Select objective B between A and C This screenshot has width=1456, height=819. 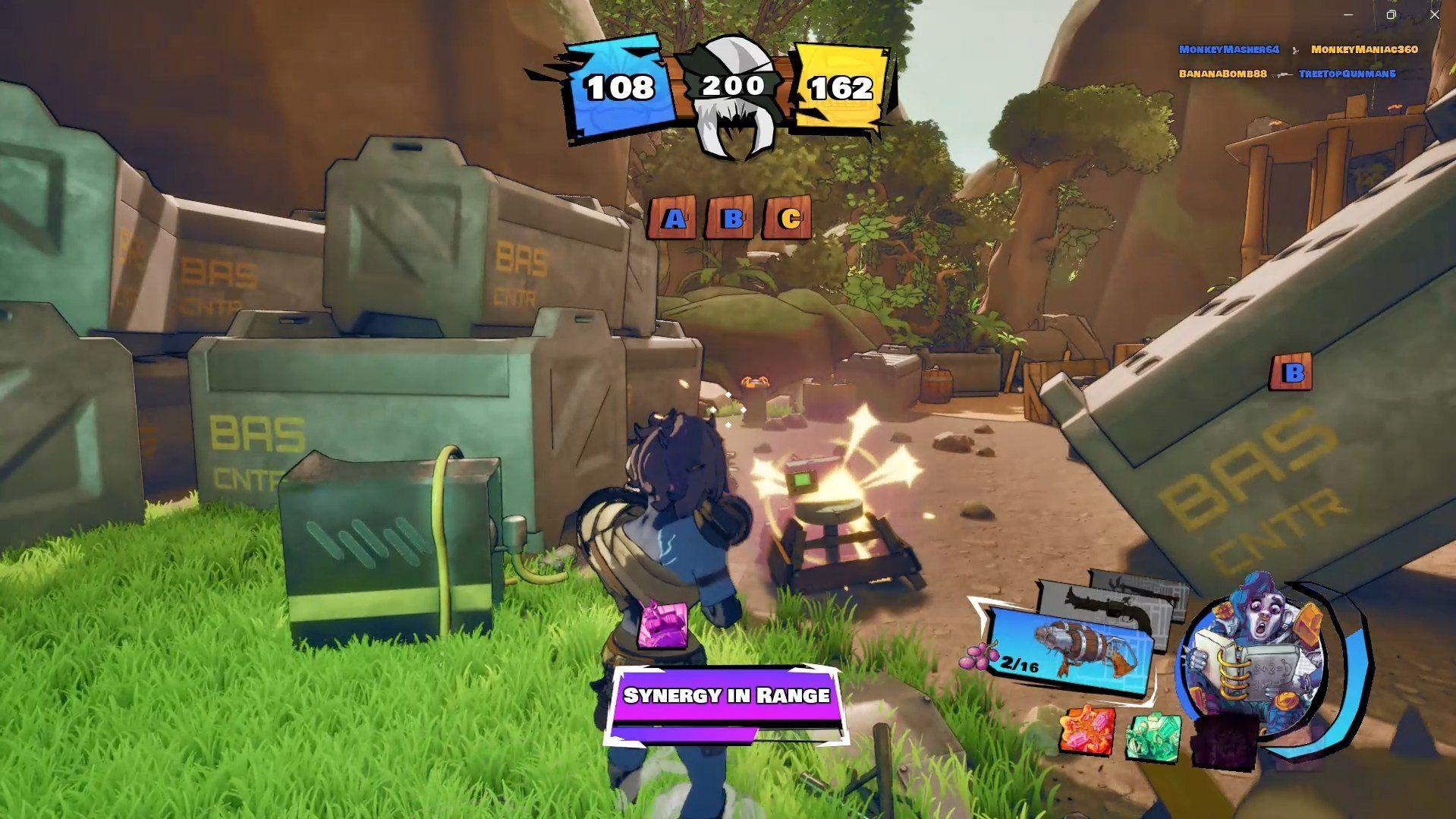pos(731,219)
